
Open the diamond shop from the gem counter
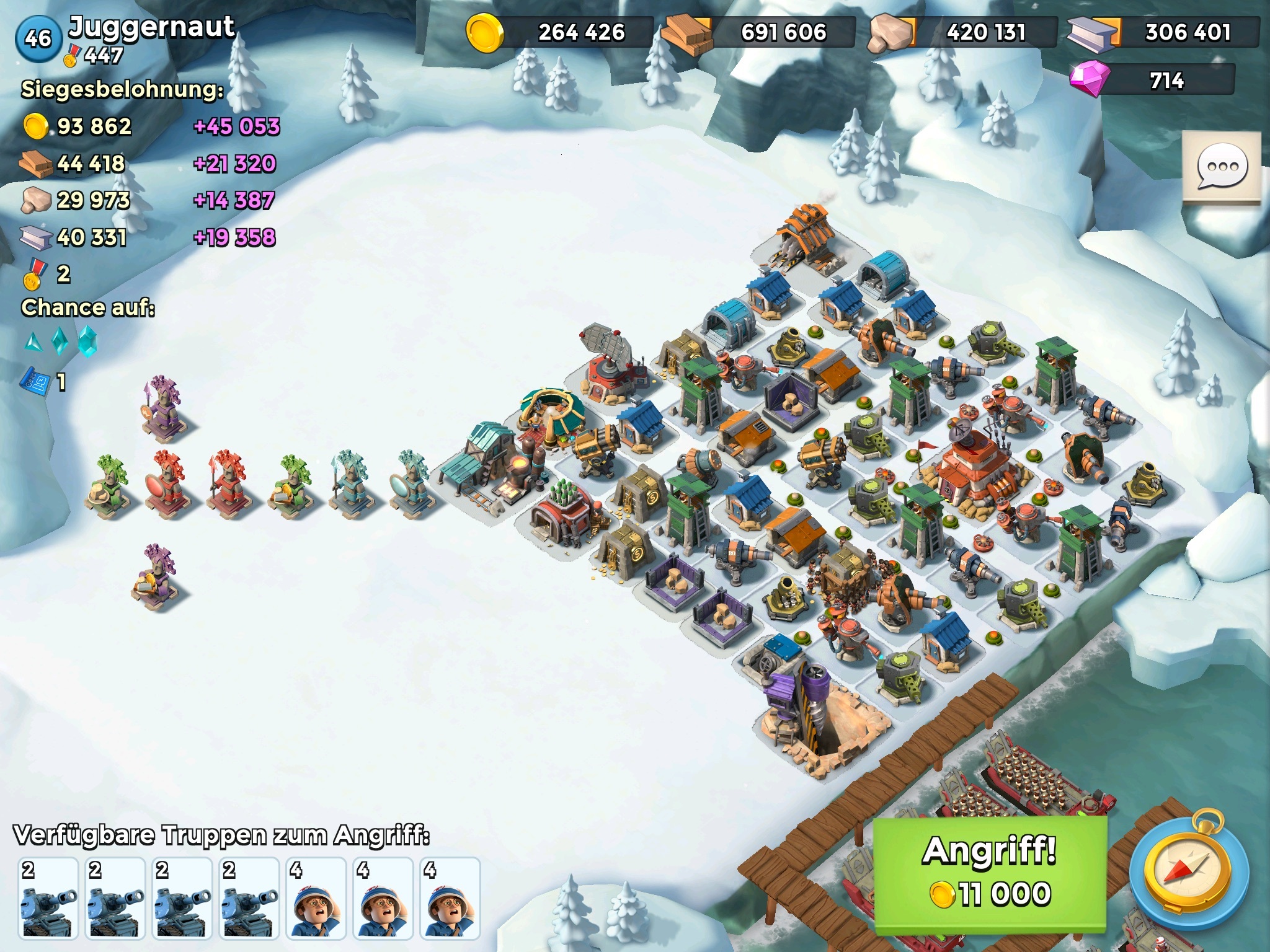click(x=1152, y=81)
